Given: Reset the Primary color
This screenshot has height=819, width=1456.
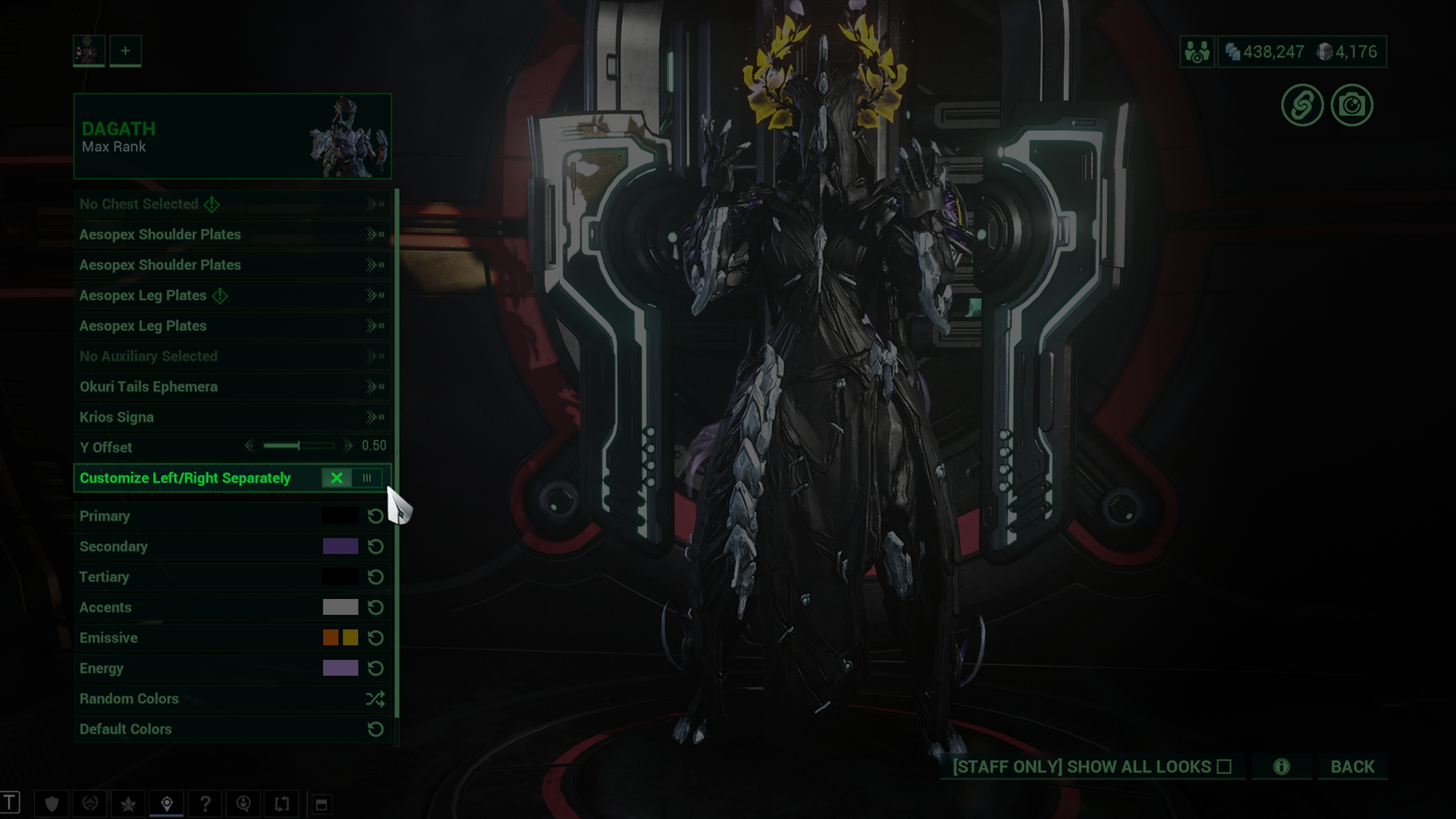Looking at the screenshot, I should pyautogui.click(x=375, y=516).
